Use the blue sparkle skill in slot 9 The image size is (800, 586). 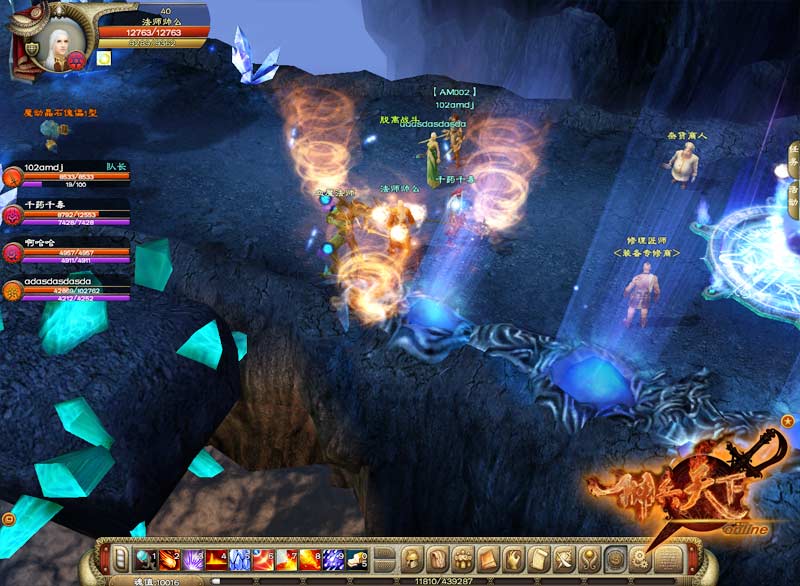(336, 558)
